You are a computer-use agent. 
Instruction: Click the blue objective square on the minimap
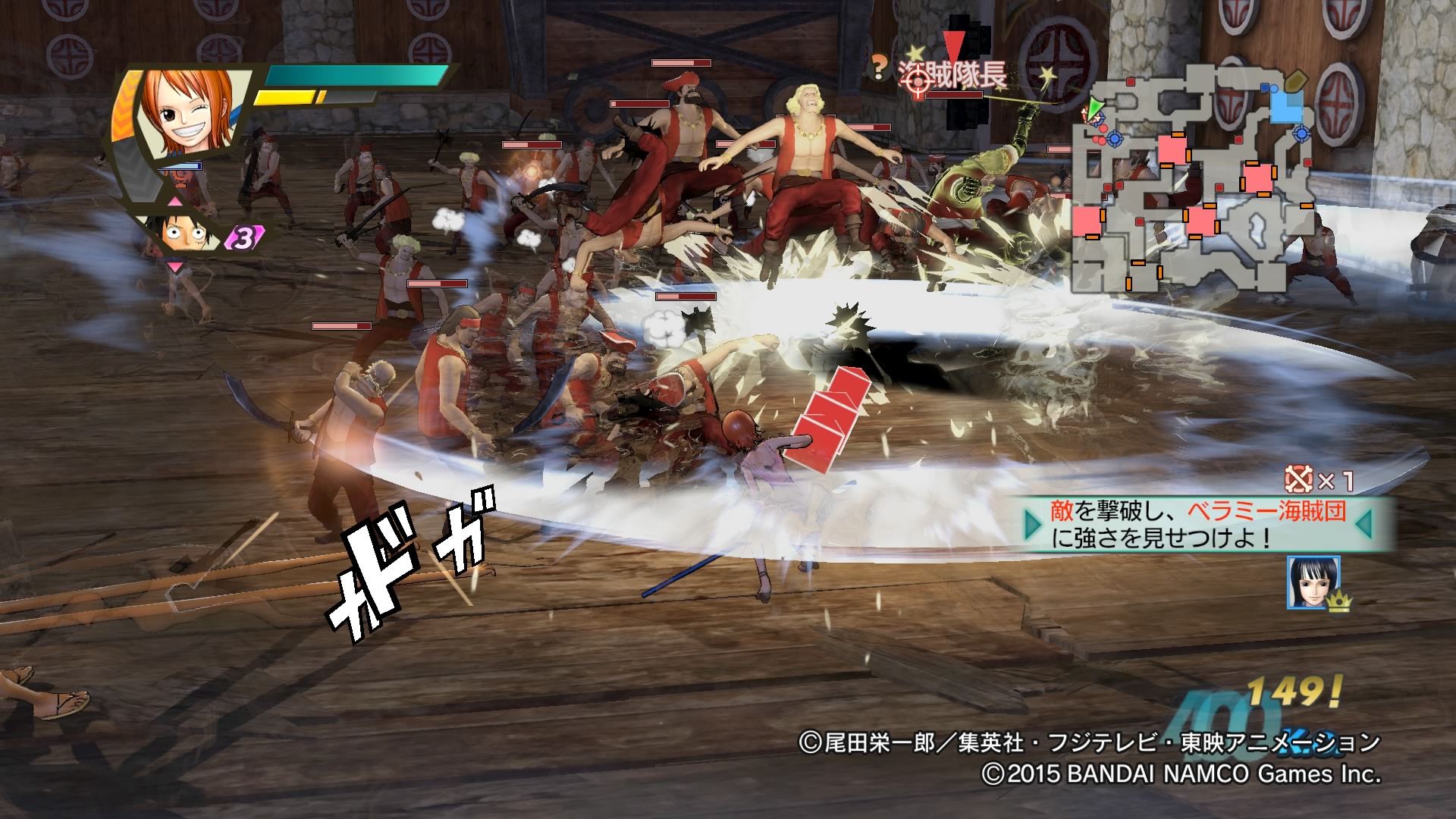[x=1286, y=108]
